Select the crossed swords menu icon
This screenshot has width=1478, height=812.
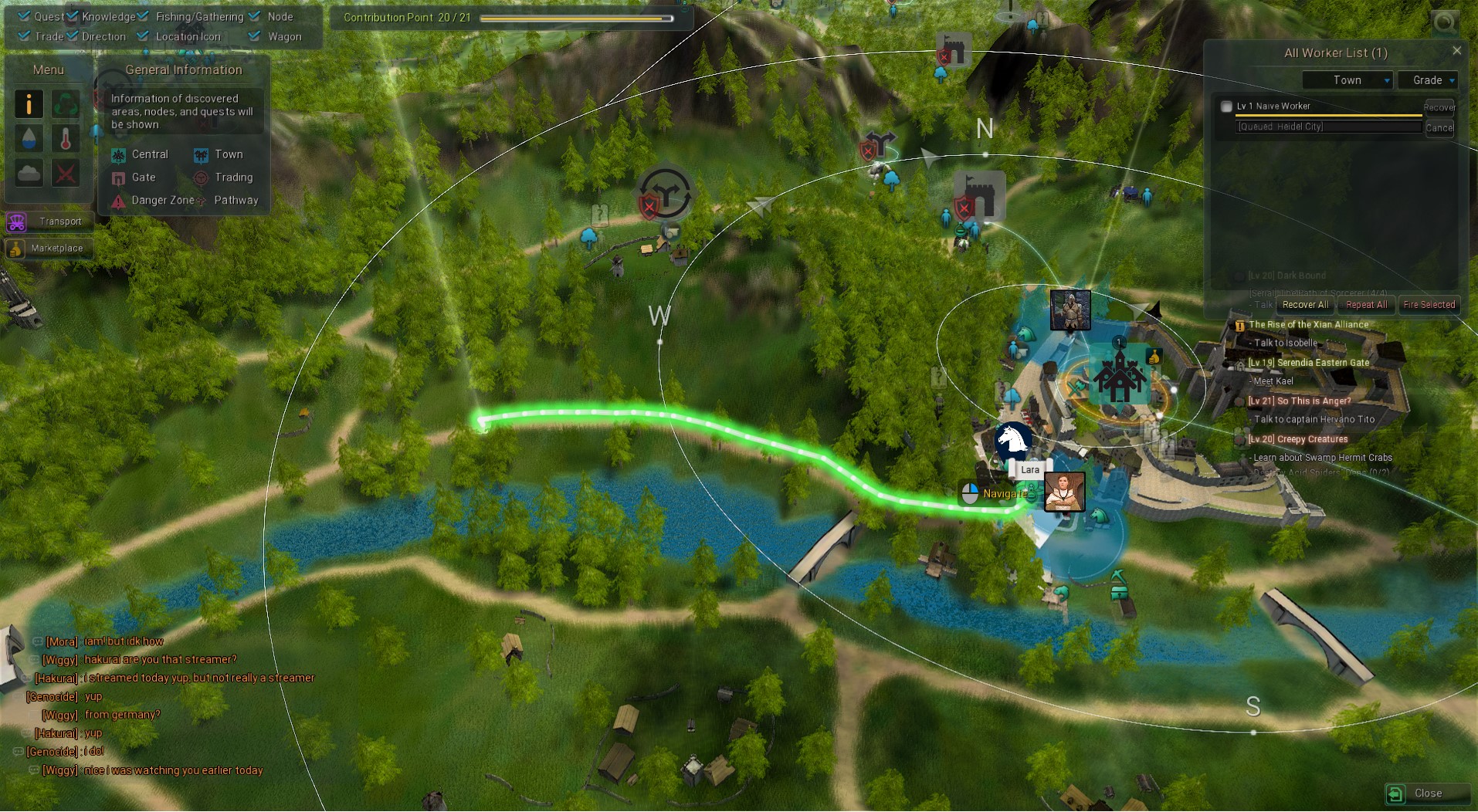(x=66, y=173)
